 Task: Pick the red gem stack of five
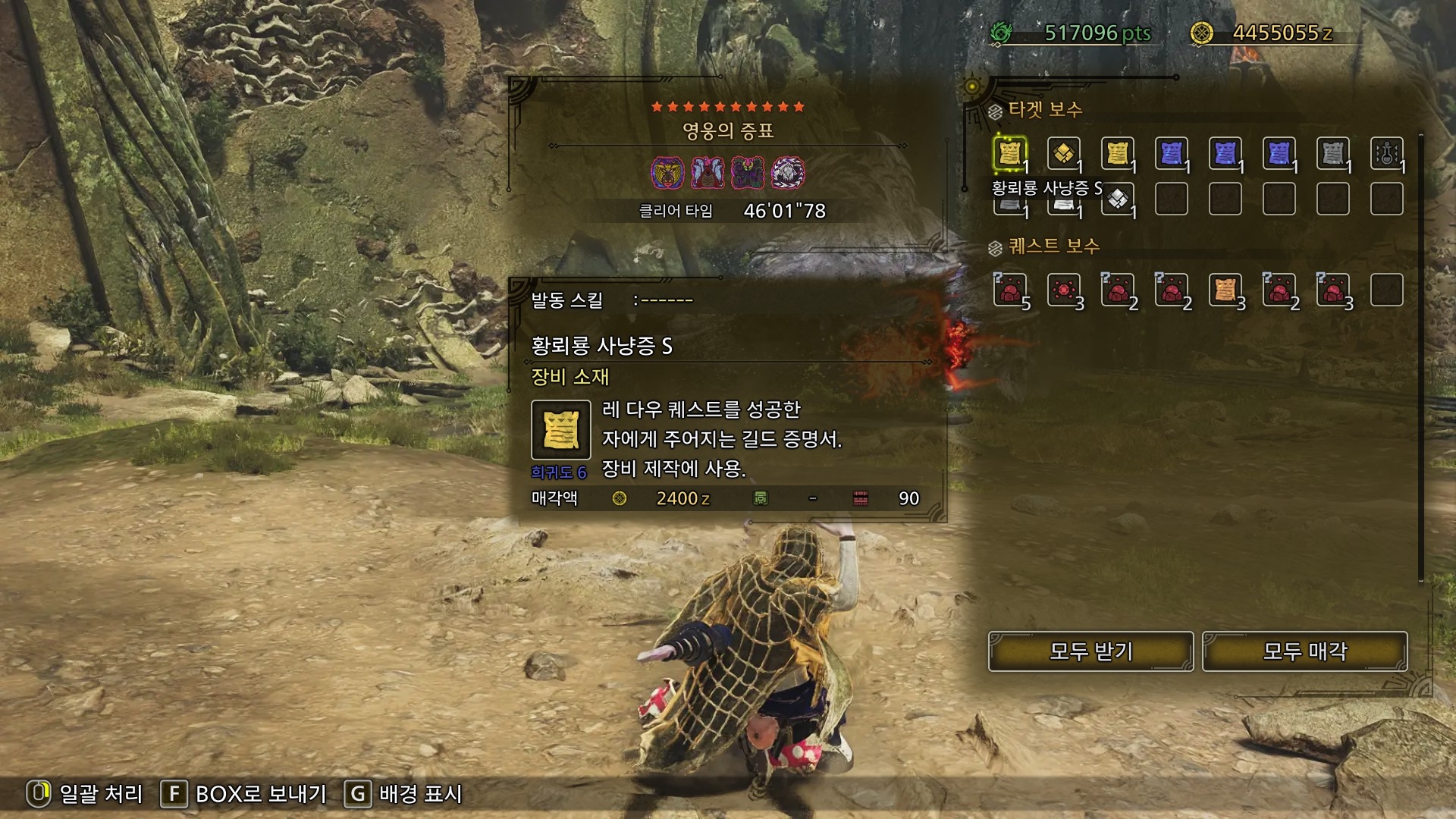pyautogui.click(x=1009, y=290)
